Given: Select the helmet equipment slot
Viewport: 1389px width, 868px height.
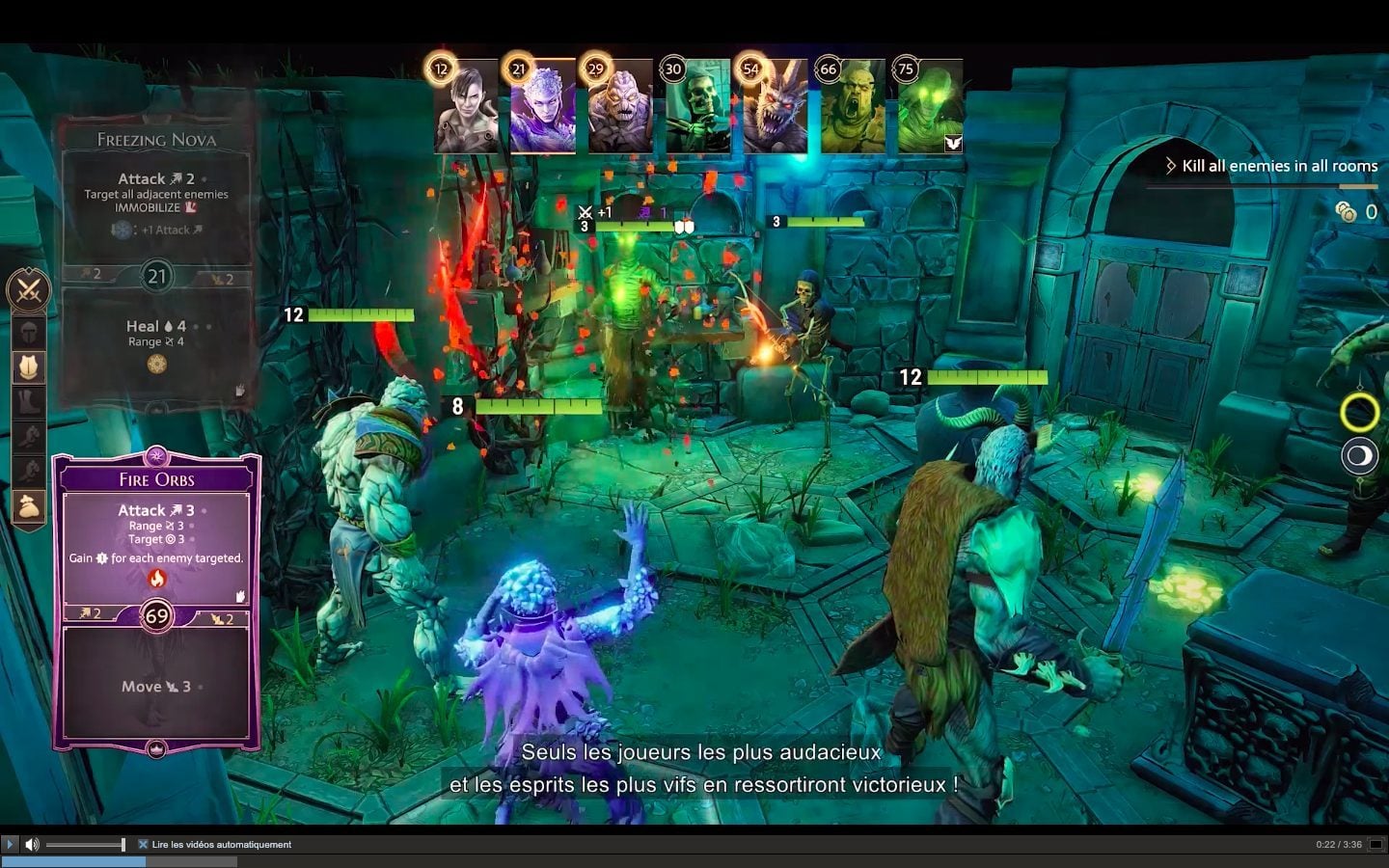Looking at the screenshot, I should (28, 333).
